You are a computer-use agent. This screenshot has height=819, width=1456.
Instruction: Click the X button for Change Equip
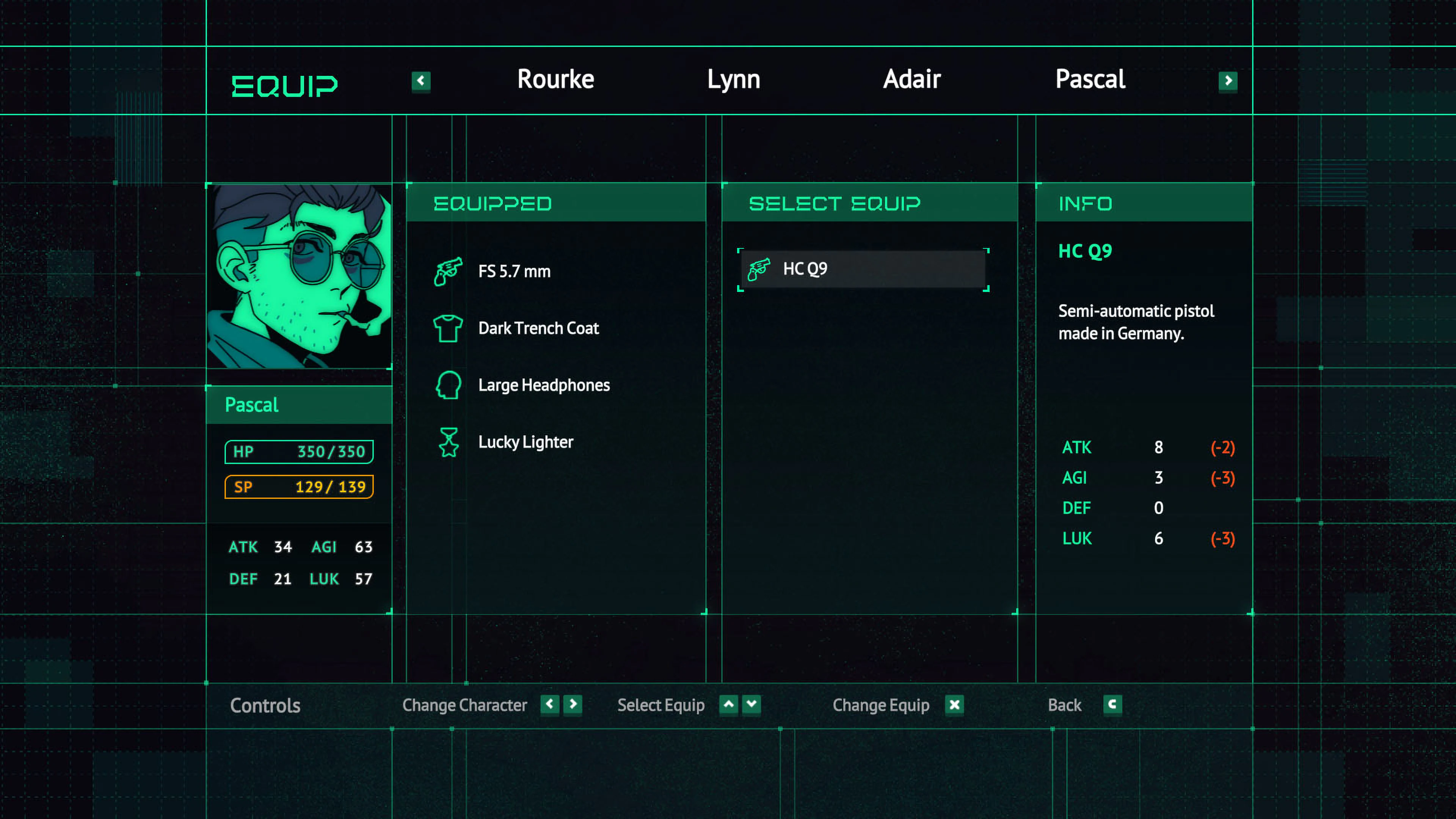pos(955,705)
